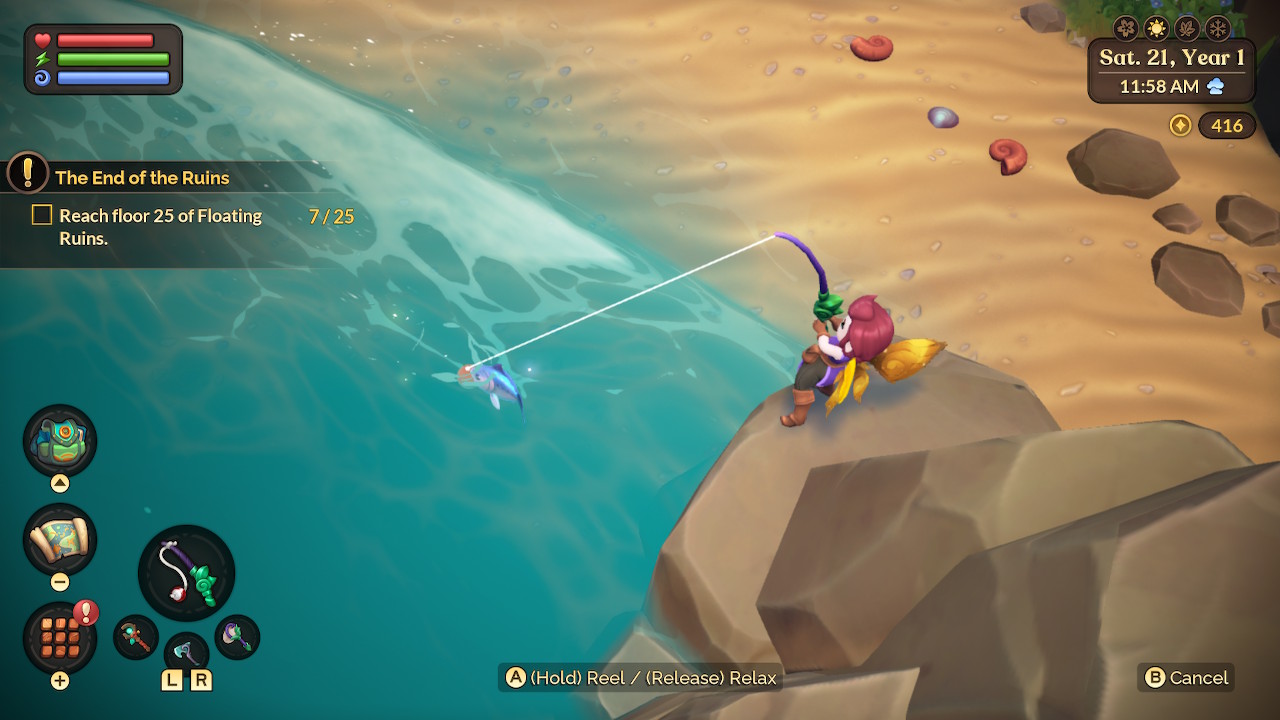Image resolution: width=1280 pixels, height=720 pixels.
Task: Select the hammer tool icon
Action: pos(237,637)
